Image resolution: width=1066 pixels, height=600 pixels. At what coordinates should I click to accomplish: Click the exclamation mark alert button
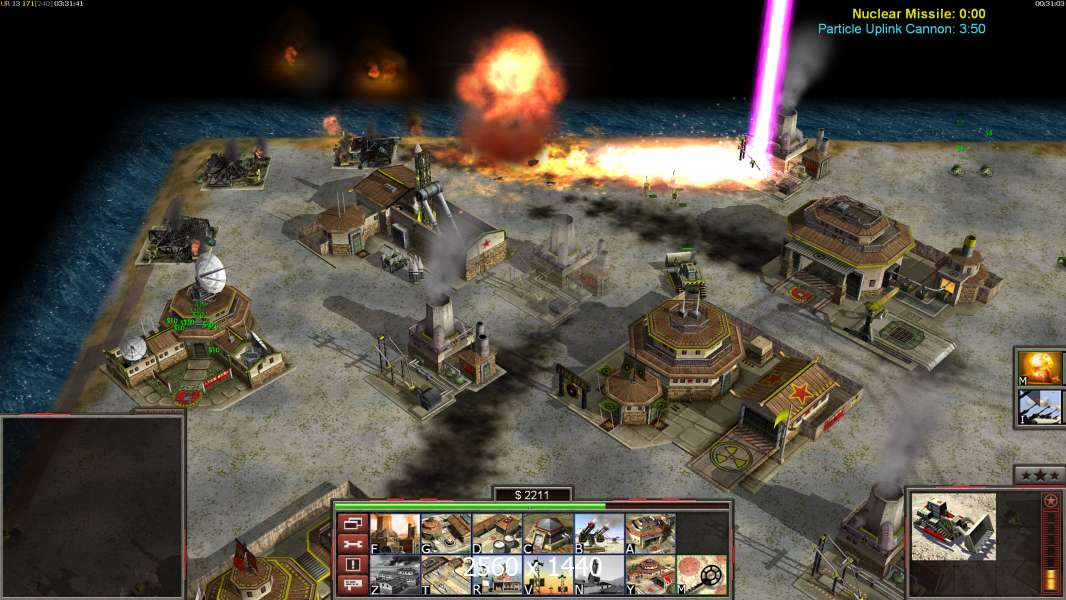(352, 565)
